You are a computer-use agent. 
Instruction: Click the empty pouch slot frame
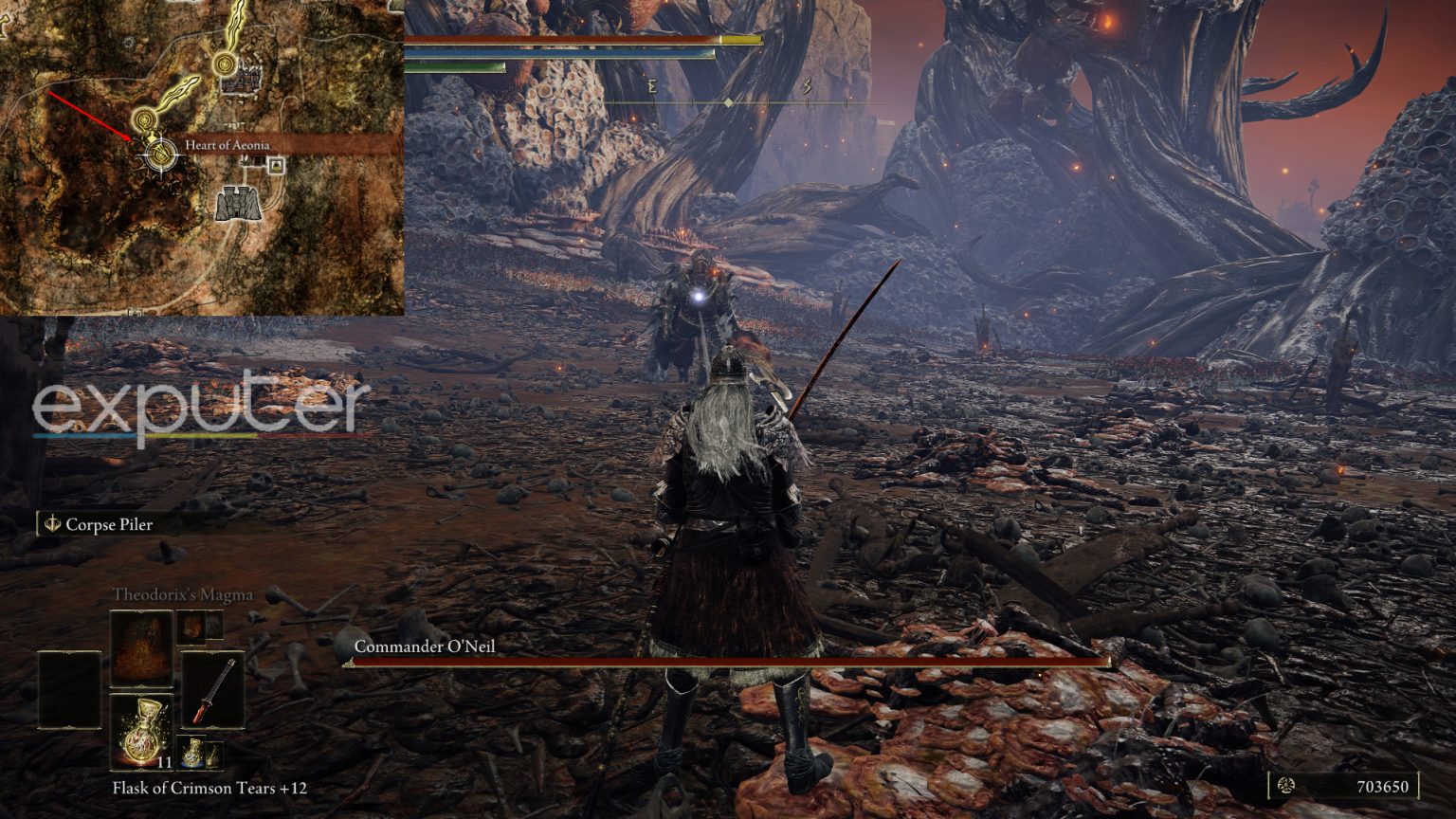click(69, 690)
